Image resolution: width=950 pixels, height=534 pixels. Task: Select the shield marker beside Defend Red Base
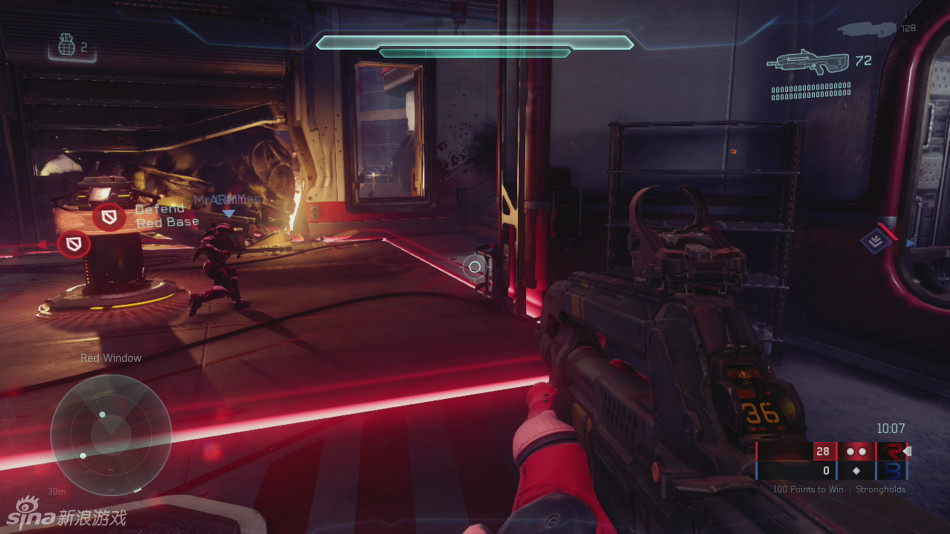(x=108, y=216)
